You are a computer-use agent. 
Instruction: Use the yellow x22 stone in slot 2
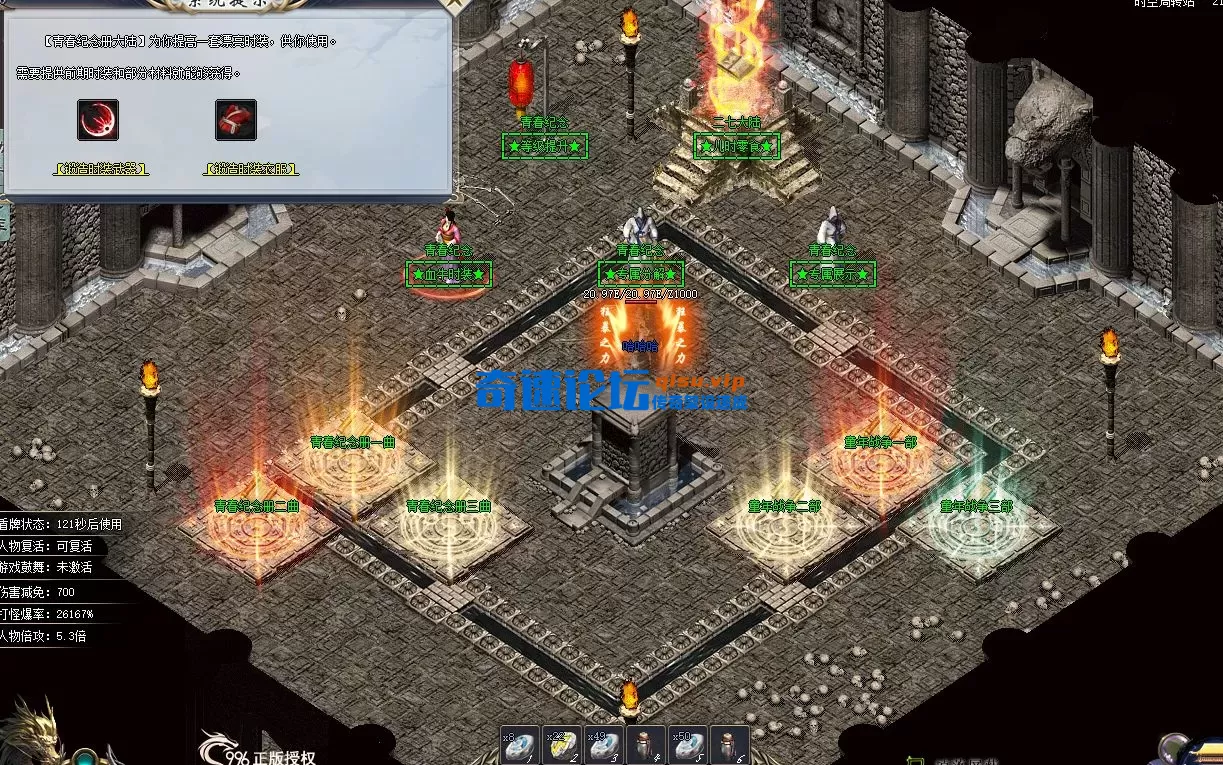click(x=562, y=746)
